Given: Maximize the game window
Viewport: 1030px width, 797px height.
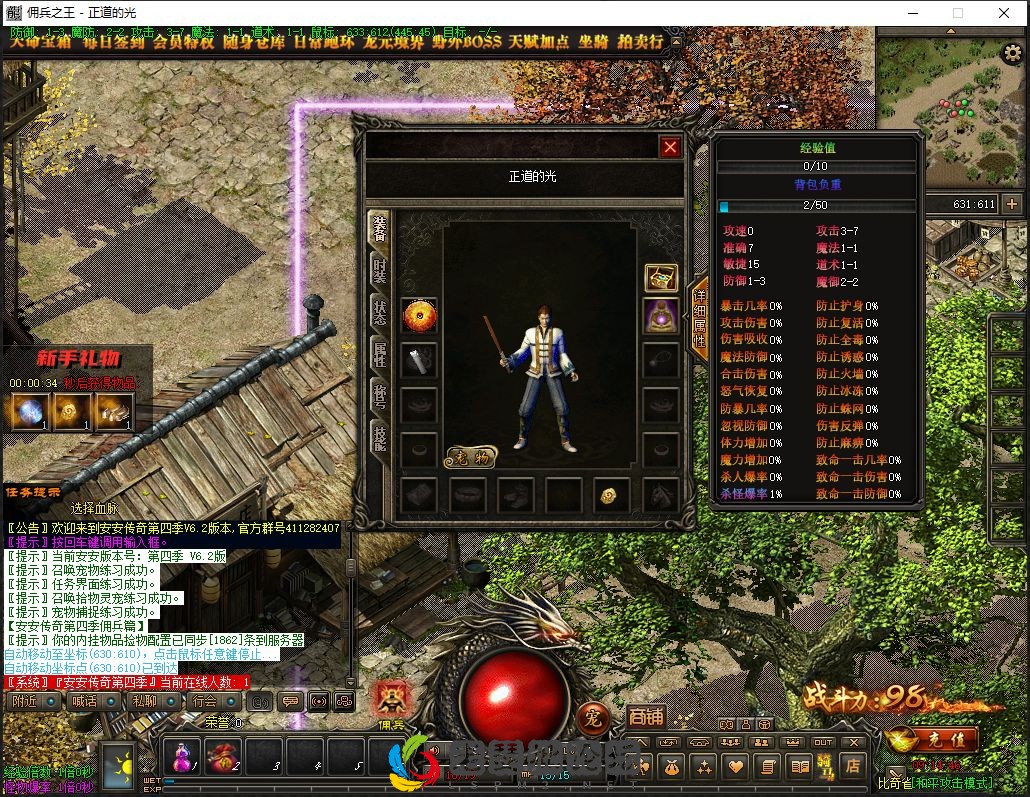Looking at the screenshot, I should point(958,13).
